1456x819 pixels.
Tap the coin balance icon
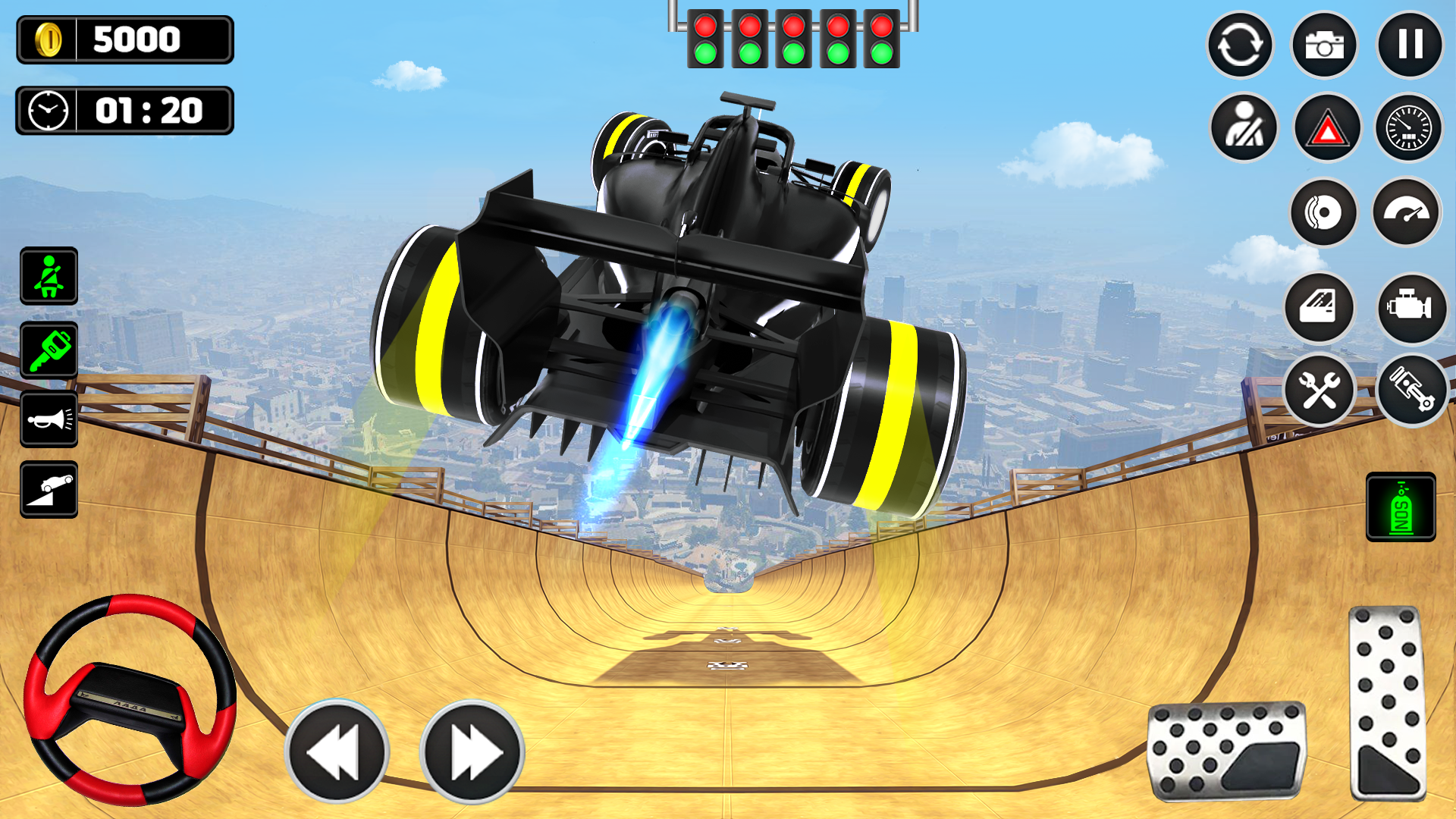click(x=50, y=39)
